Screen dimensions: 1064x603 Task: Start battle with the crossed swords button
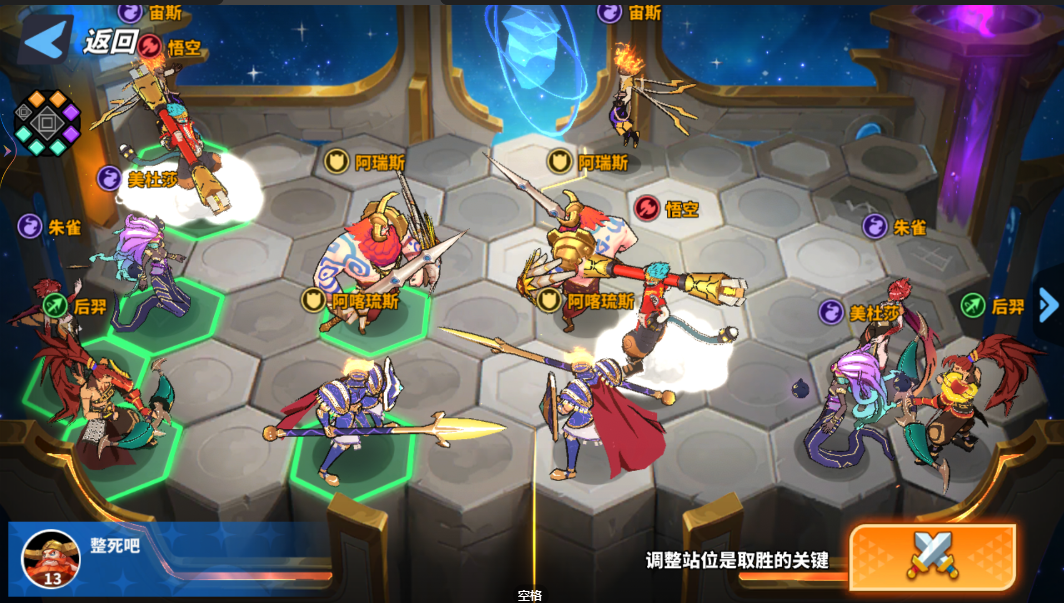click(x=931, y=553)
